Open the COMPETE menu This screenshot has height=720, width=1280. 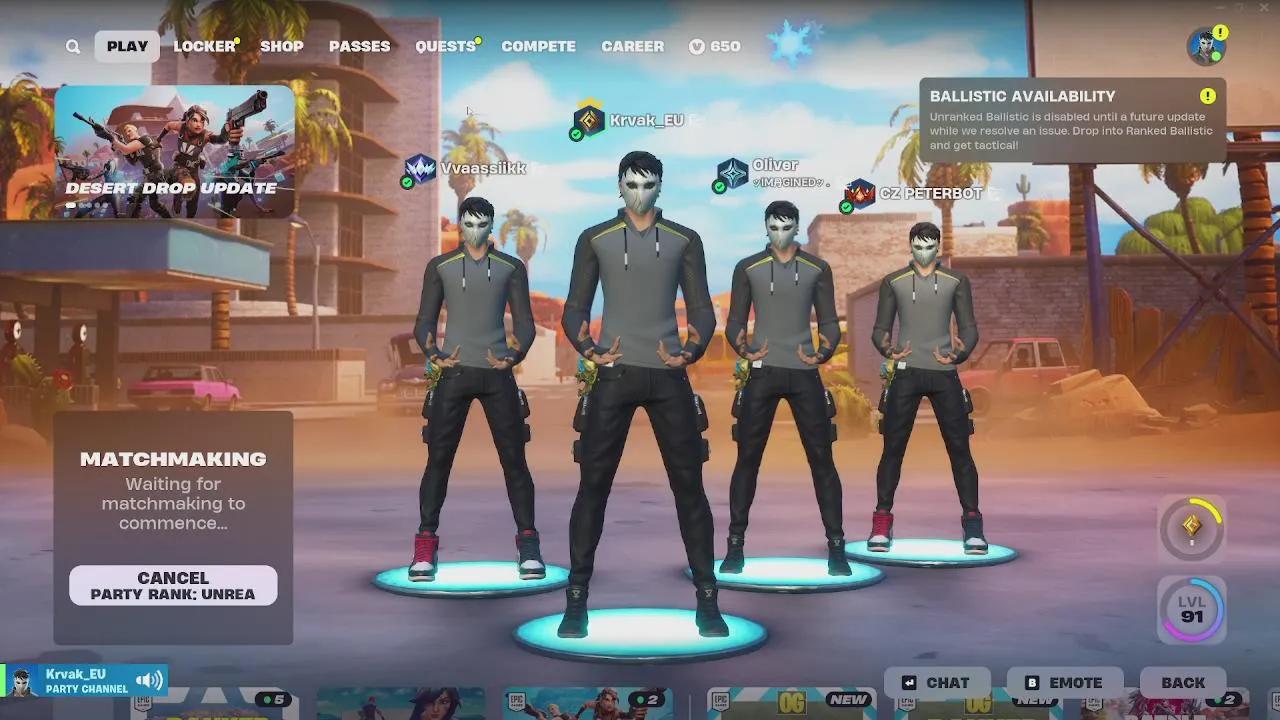(x=539, y=46)
